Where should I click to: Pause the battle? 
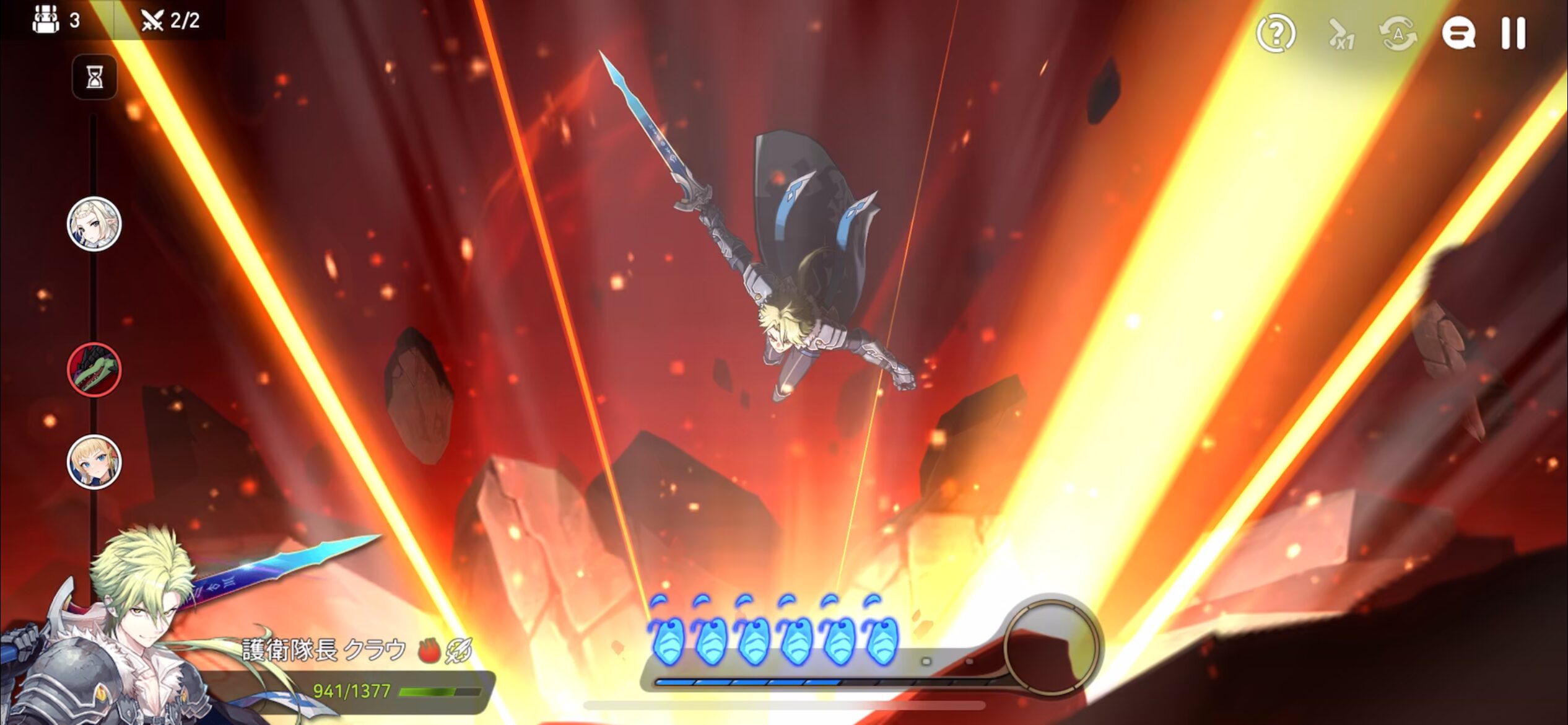1513,33
